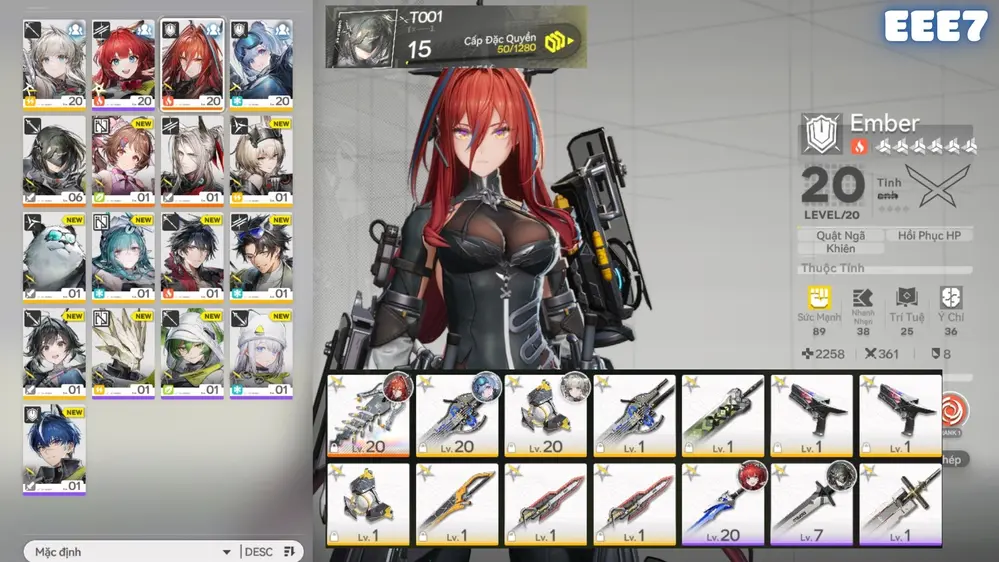Pick the masked dark-haired level 06 character
The height and width of the screenshot is (562, 999).
54,161
